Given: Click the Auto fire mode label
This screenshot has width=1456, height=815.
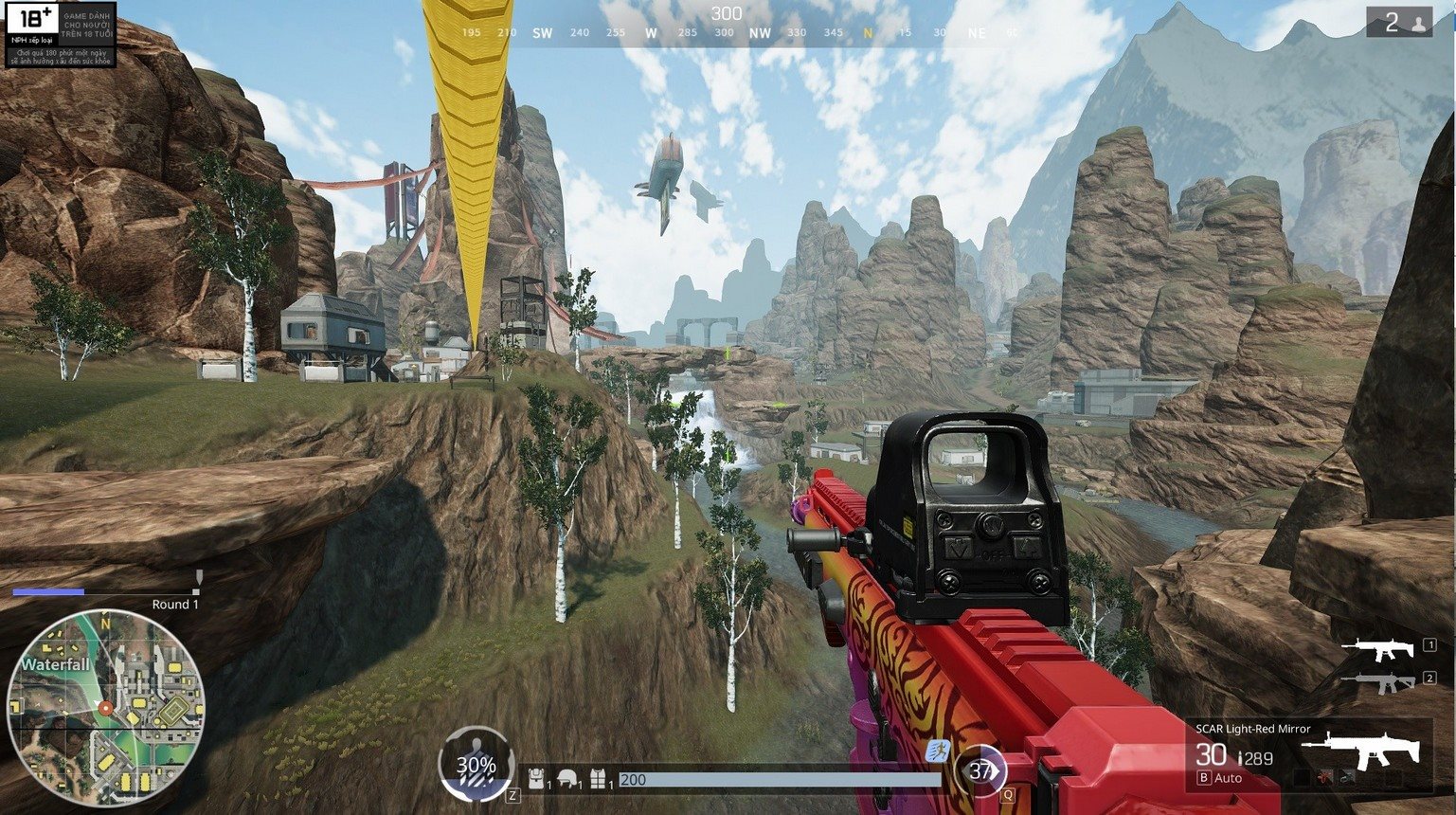Looking at the screenshot, I should click(1228, 778).
